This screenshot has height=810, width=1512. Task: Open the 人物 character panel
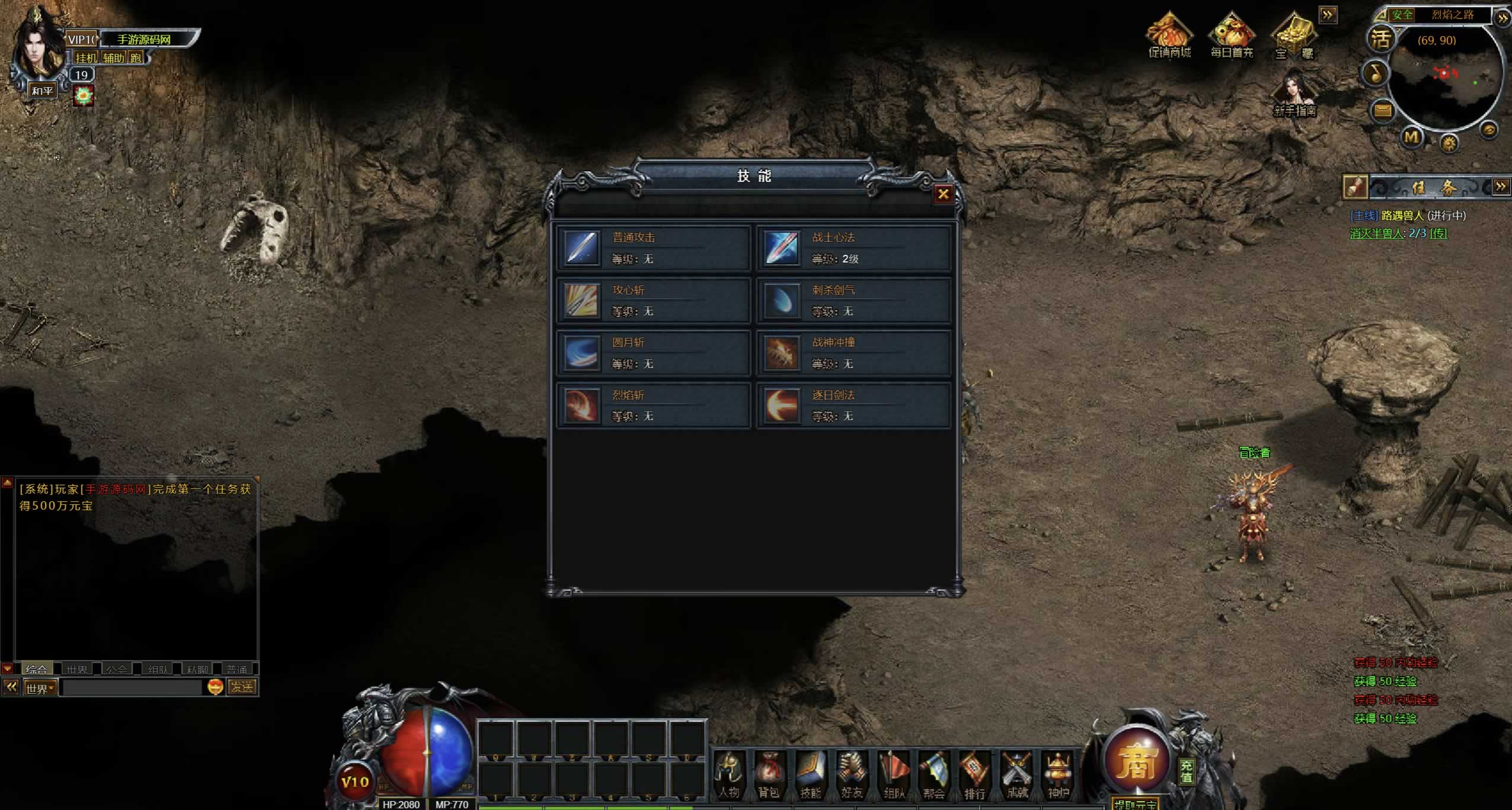pos(729,774)
